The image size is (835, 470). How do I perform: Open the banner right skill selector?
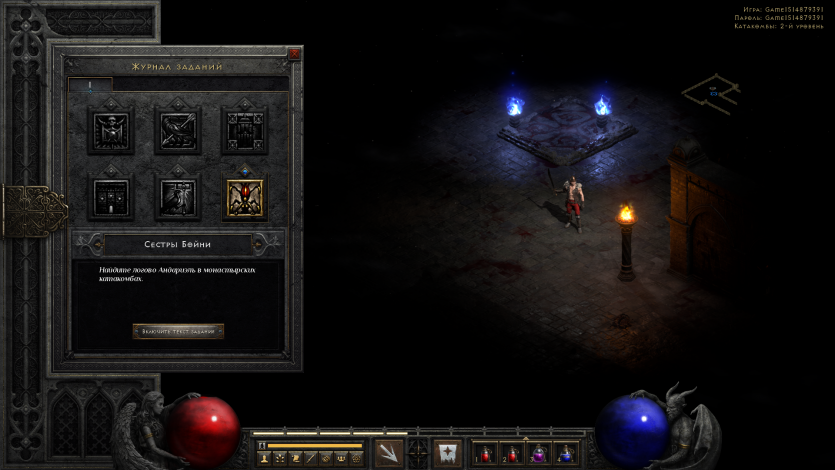click(447, 453)
